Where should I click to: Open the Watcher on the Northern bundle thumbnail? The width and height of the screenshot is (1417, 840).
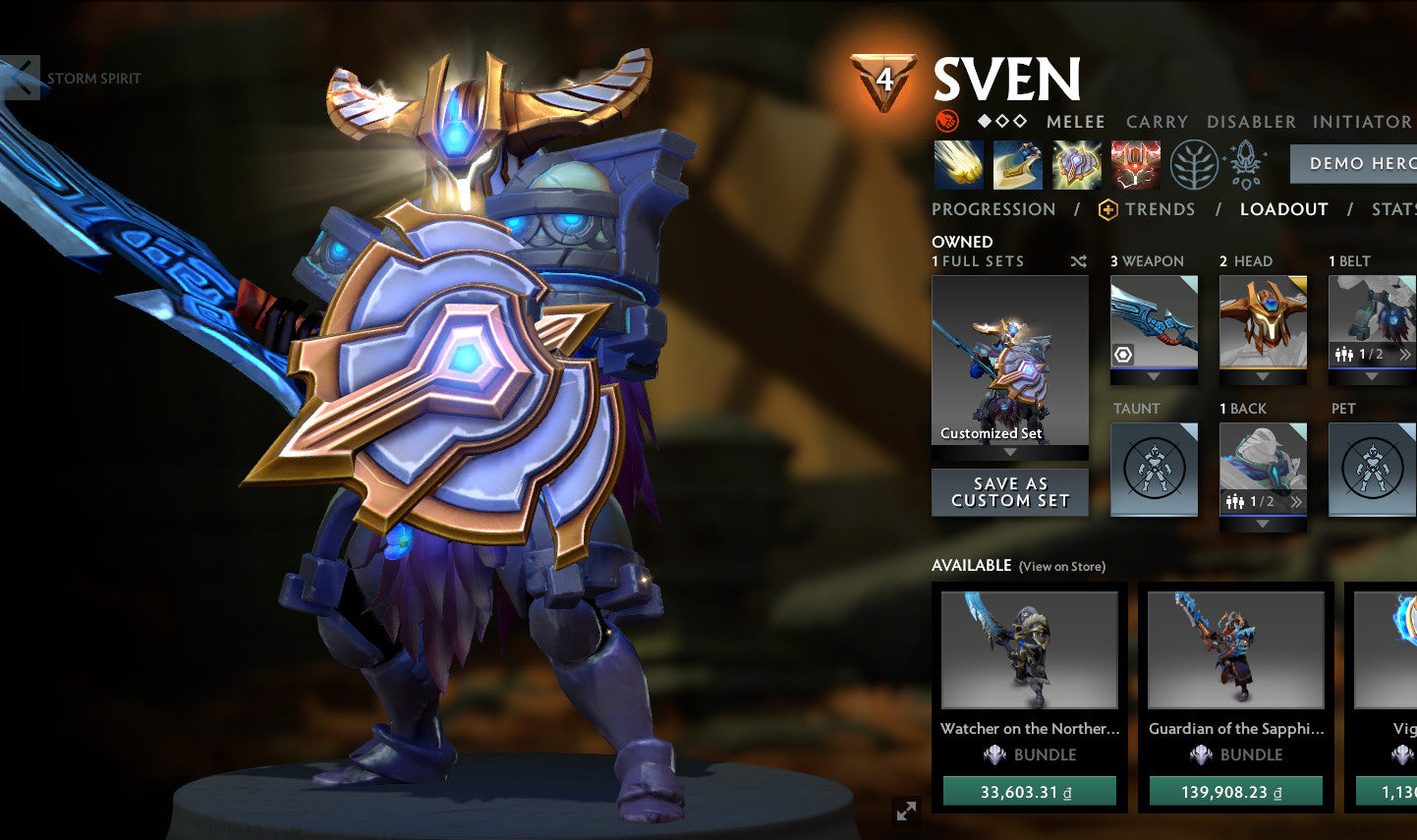pyautogui.click(x=1029, y=650)
